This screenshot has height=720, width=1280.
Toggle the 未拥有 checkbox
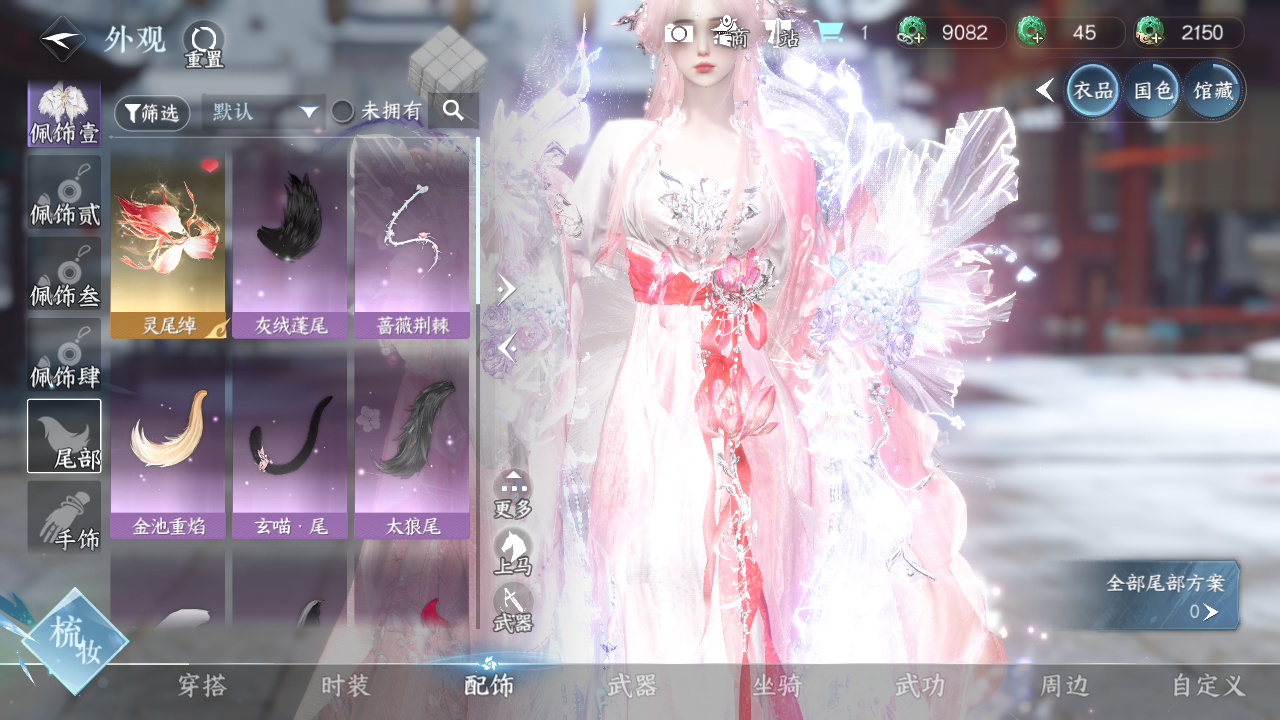pos(343,112)
